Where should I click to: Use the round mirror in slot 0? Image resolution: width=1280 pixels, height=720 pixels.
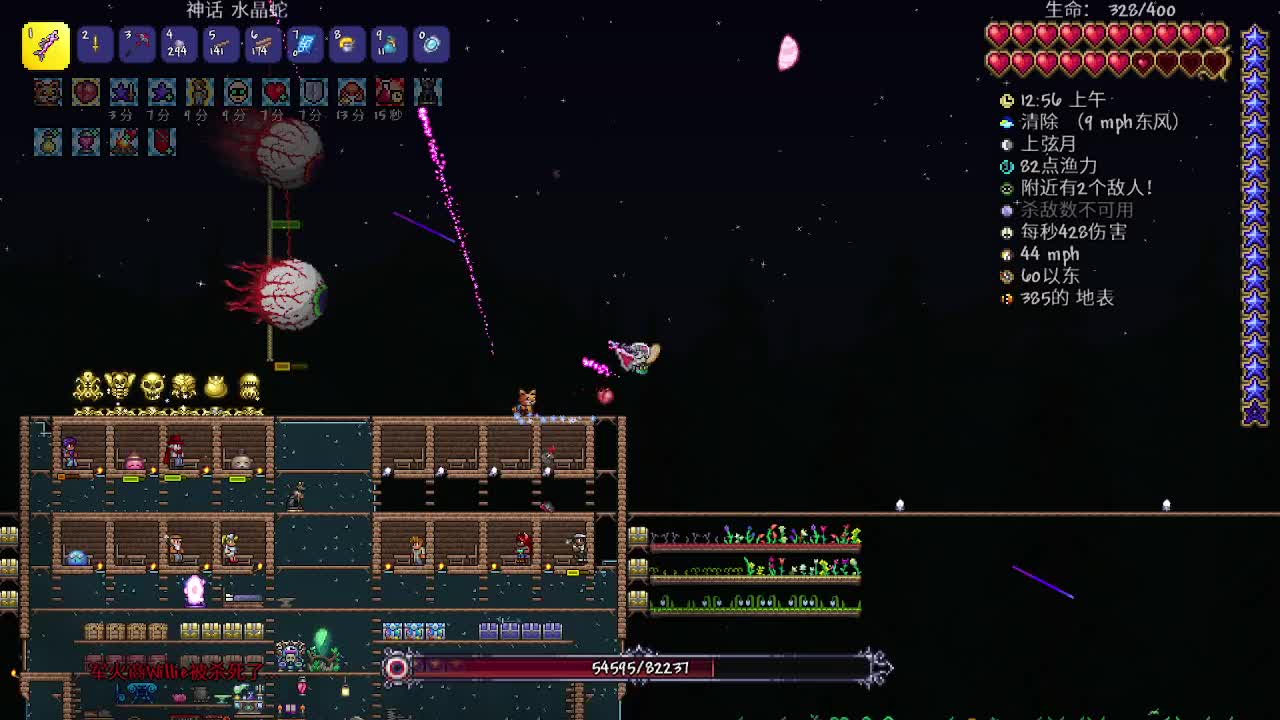click(431, 45)
